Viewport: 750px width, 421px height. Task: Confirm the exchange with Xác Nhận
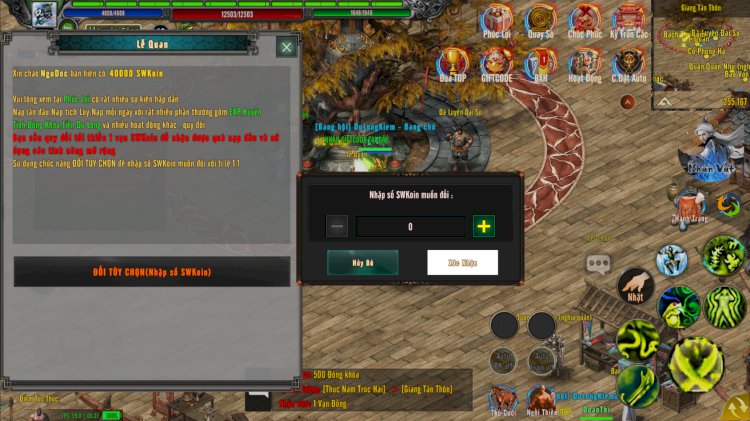[462, 262]
